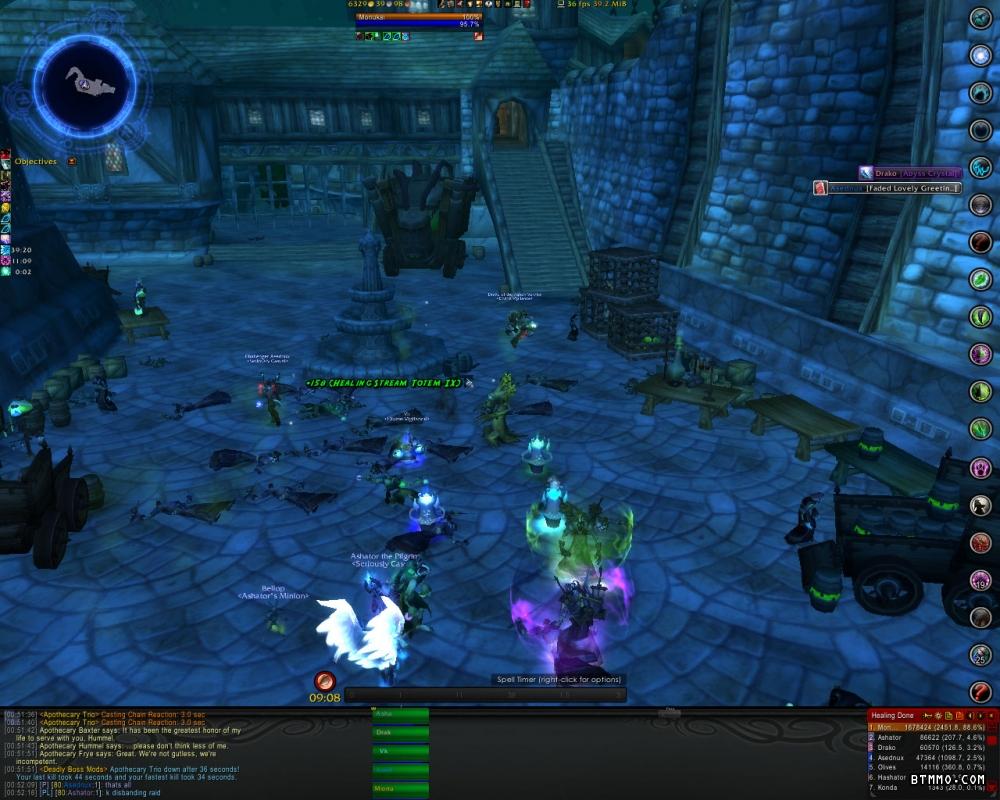The width and height of the screenshot is (1000, 800).
Task: Expand the Objectives tracker toggle
Action: (x=72, y=161)
